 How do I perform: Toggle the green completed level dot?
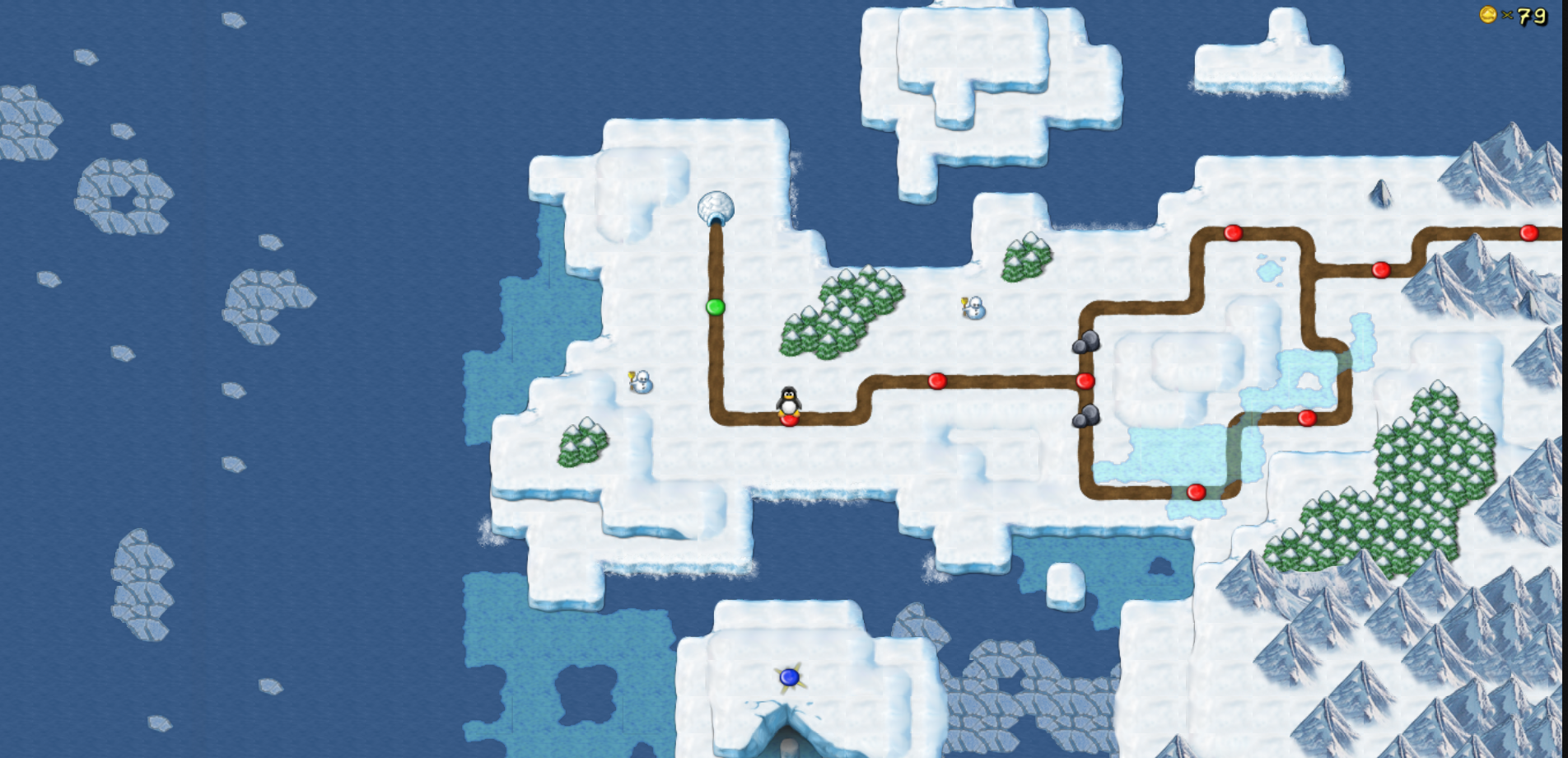(x=716, y=307)
